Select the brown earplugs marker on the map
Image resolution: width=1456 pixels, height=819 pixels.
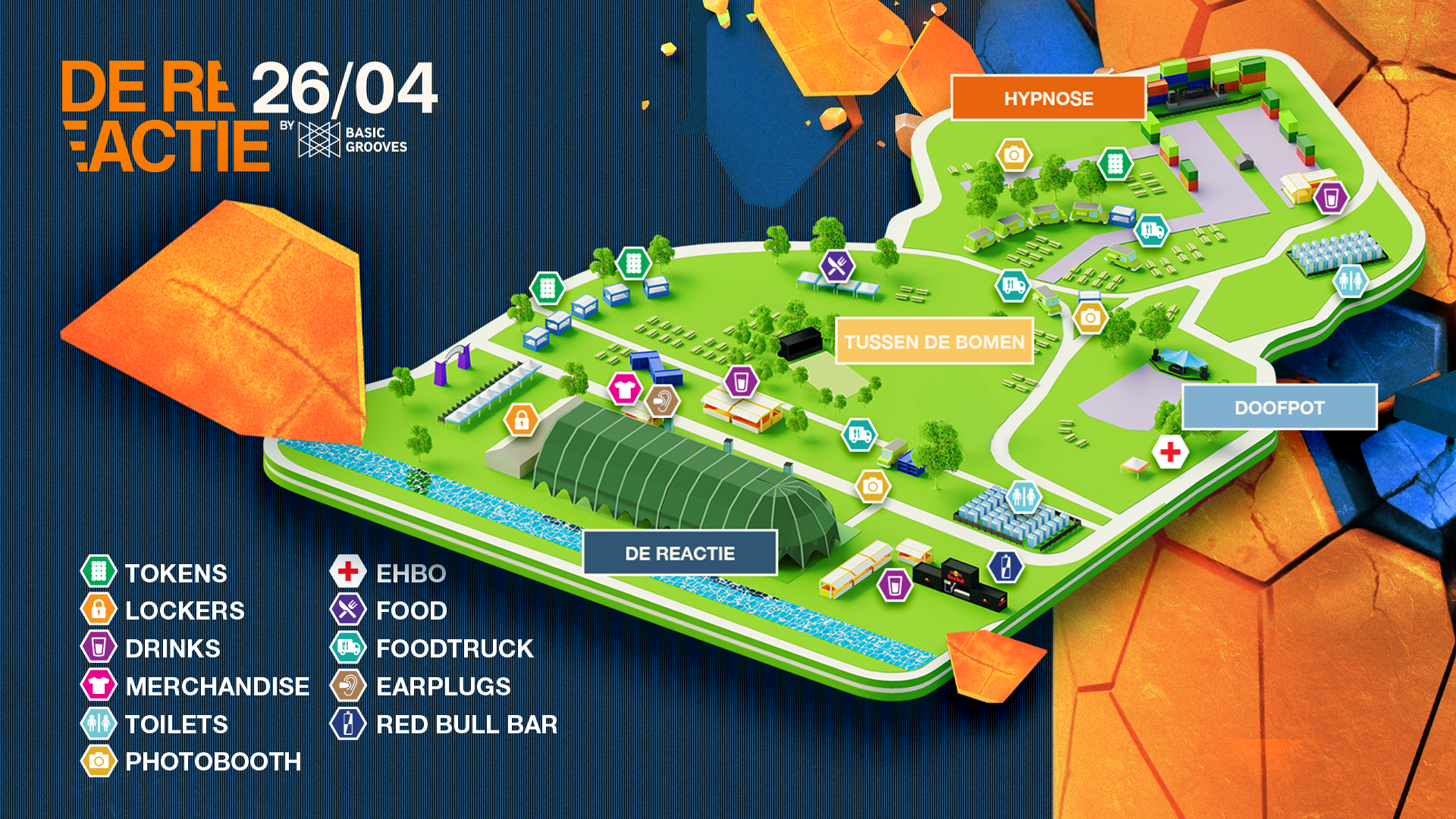click(662, 400)
